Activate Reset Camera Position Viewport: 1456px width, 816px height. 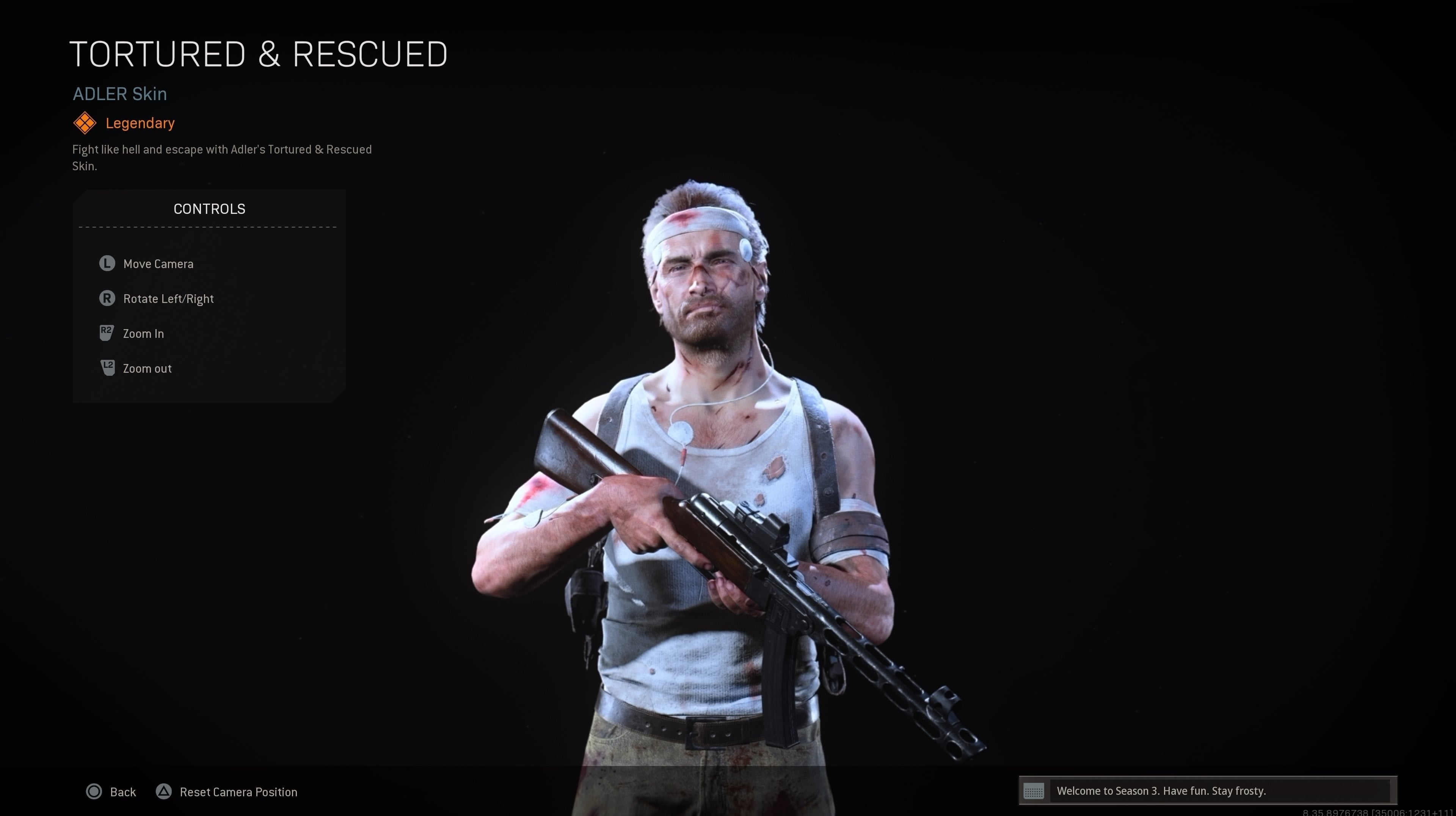pos(238,792)
